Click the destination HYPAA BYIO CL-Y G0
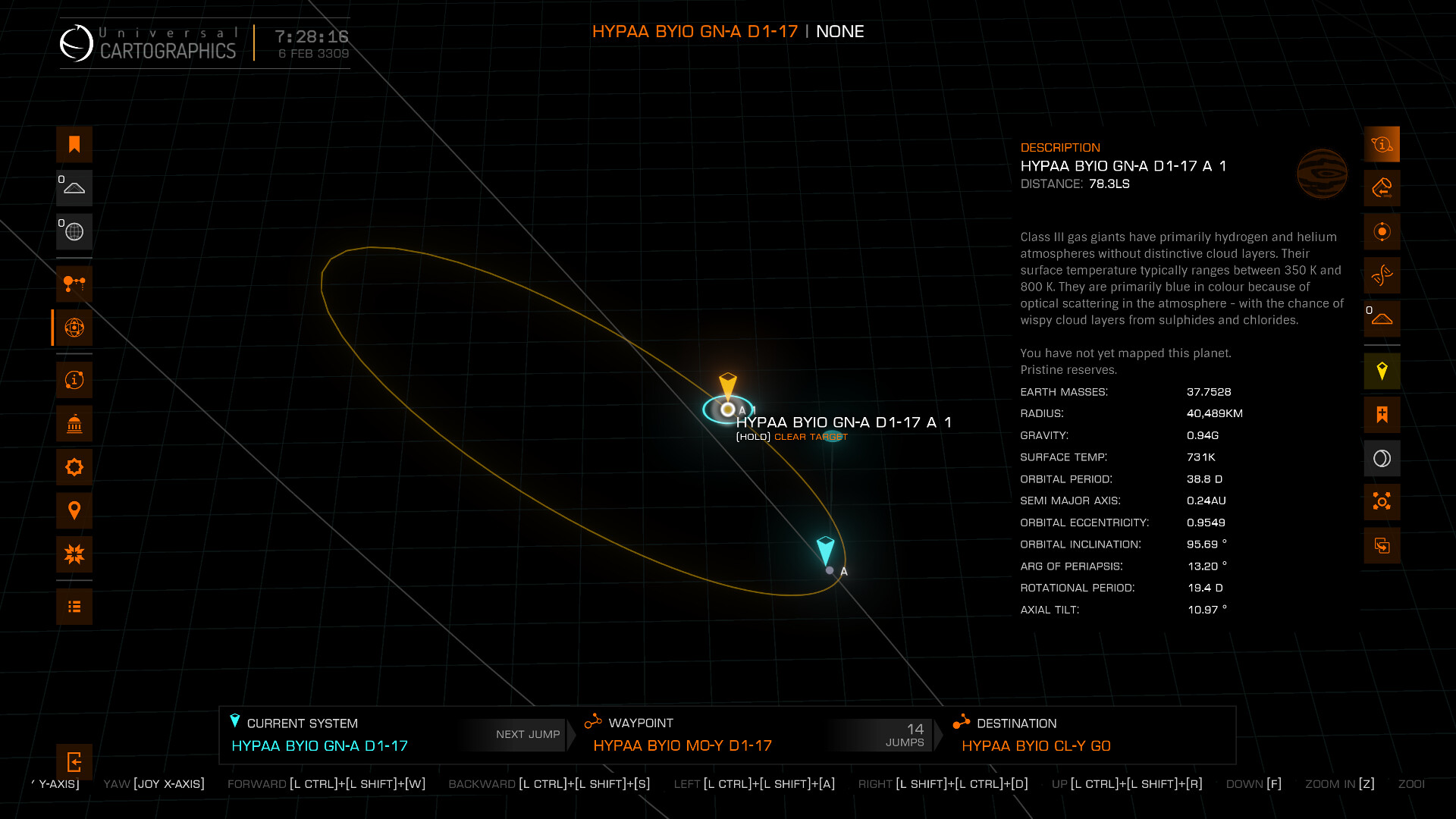 [1035, 745]
